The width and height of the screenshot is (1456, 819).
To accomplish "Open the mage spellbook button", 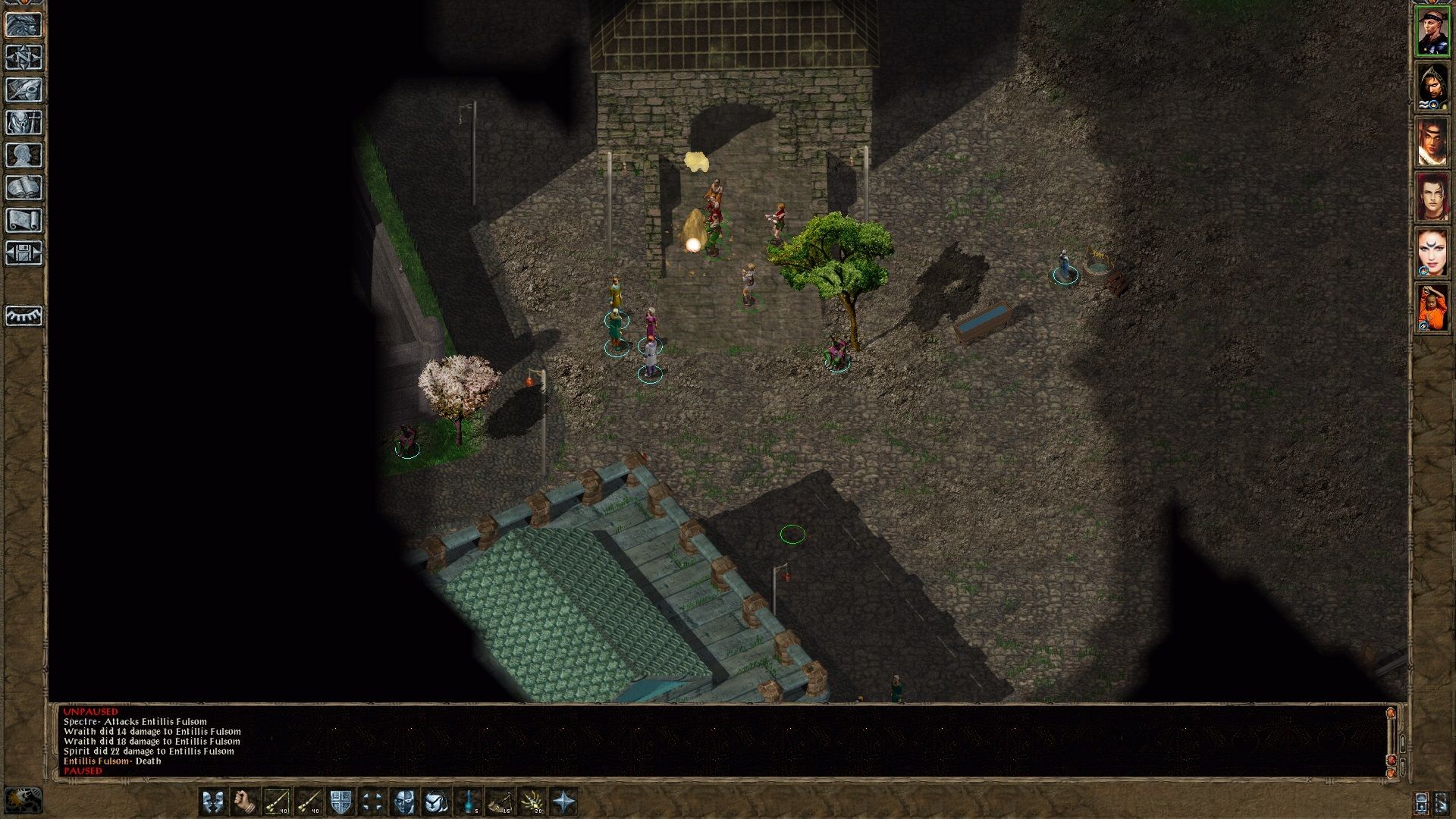I will 24,188.
